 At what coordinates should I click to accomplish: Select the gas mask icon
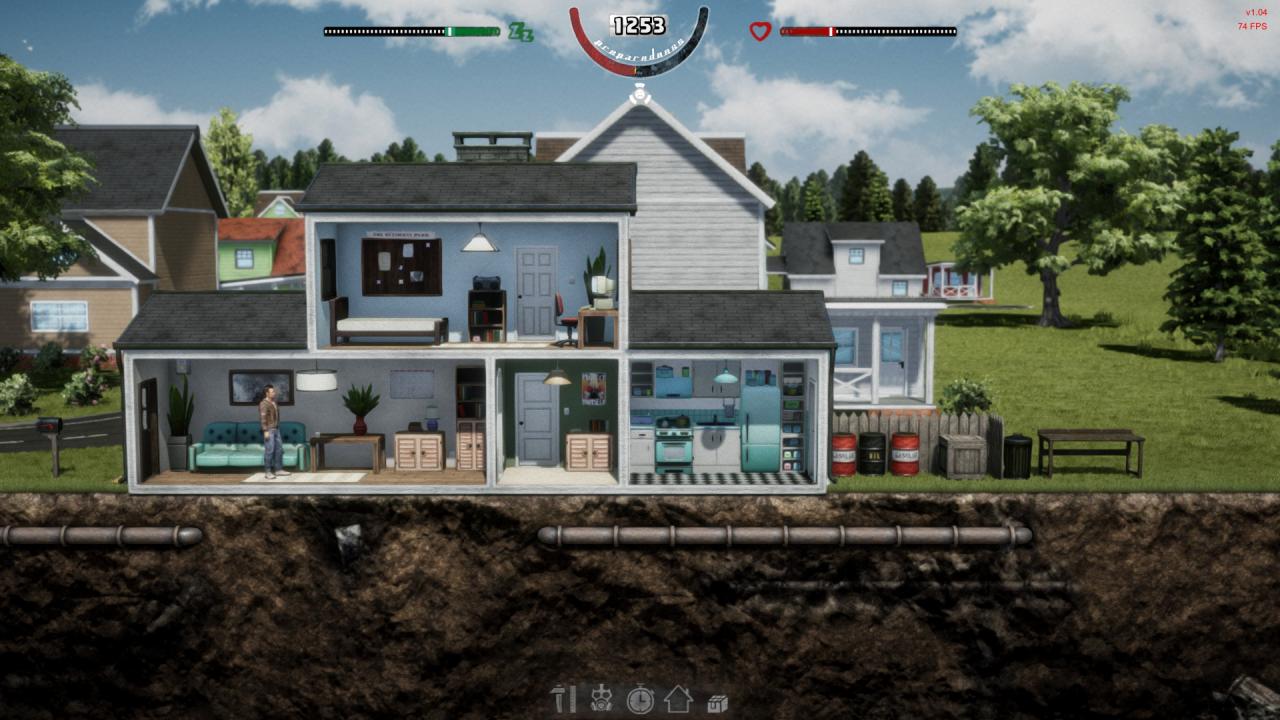coord(600,700)
